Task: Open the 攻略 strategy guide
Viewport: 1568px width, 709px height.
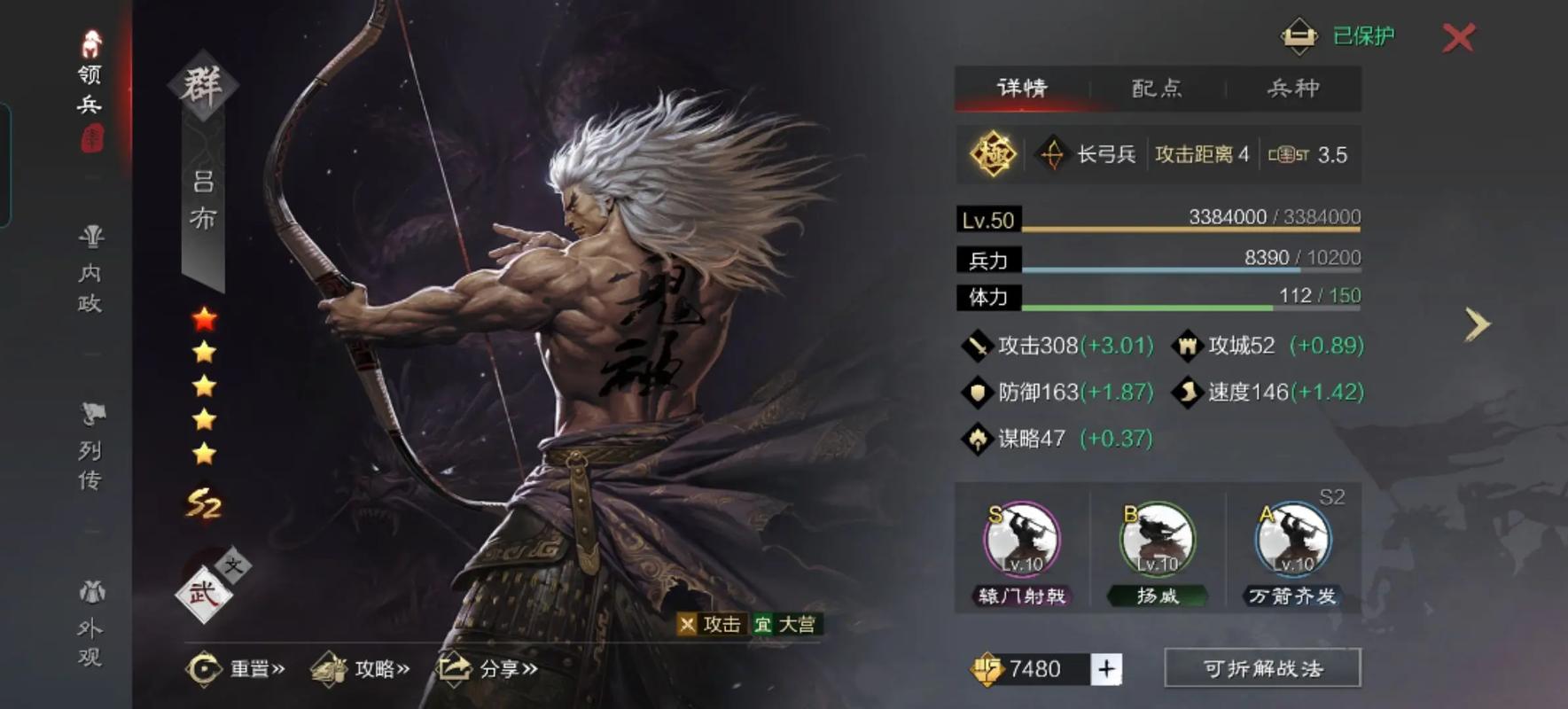Action: click(x=361, y=668)
